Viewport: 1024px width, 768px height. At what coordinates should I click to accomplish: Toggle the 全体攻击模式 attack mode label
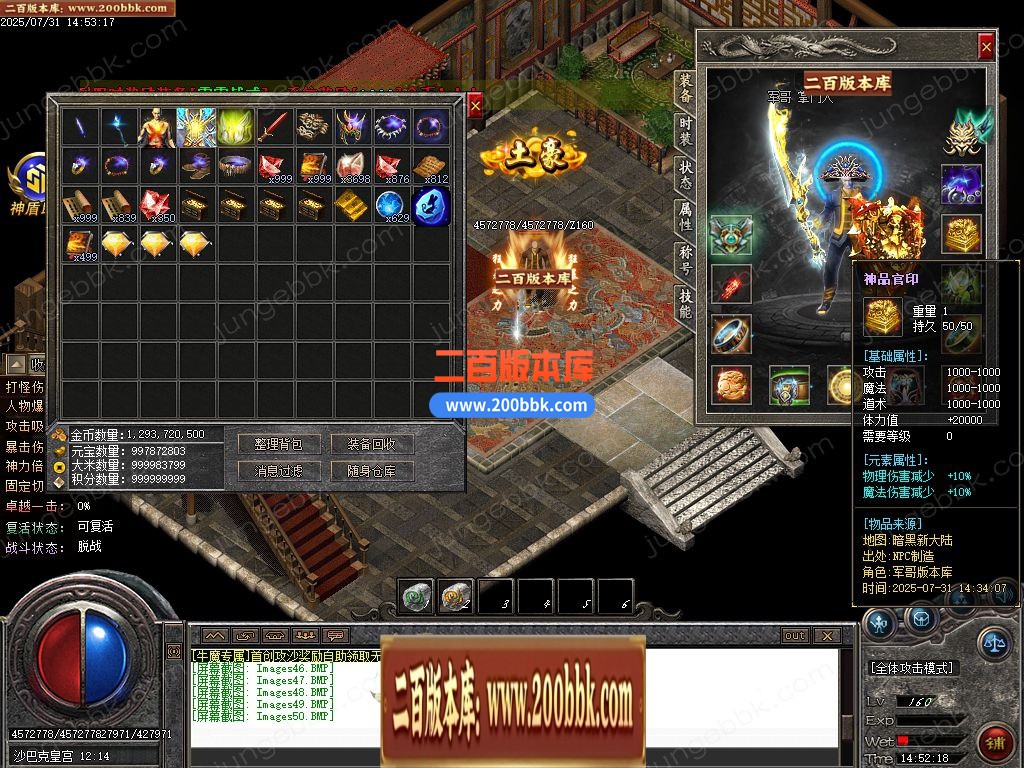(x=912, y=668)
